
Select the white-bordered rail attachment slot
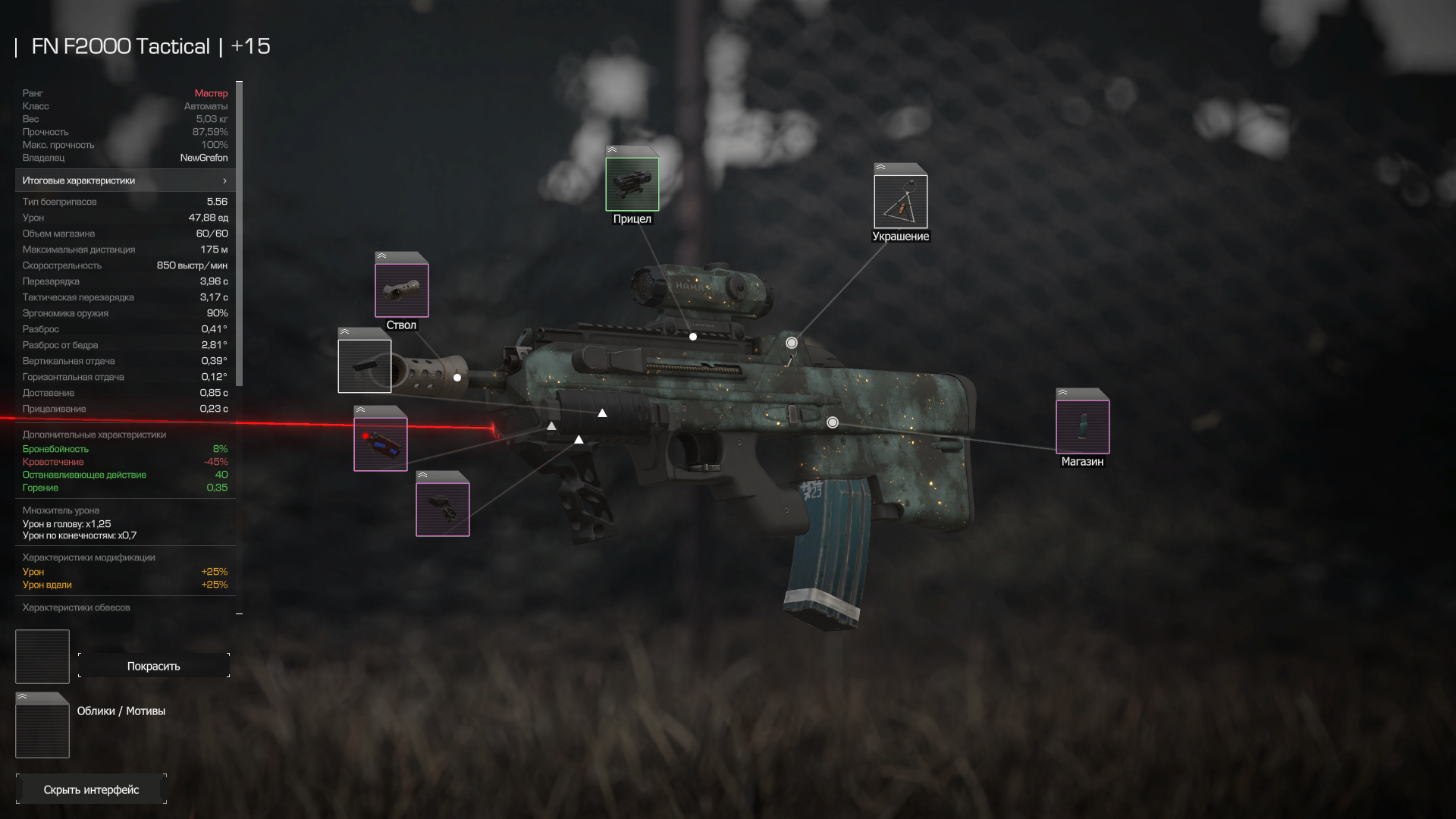[x=365, y=366]
